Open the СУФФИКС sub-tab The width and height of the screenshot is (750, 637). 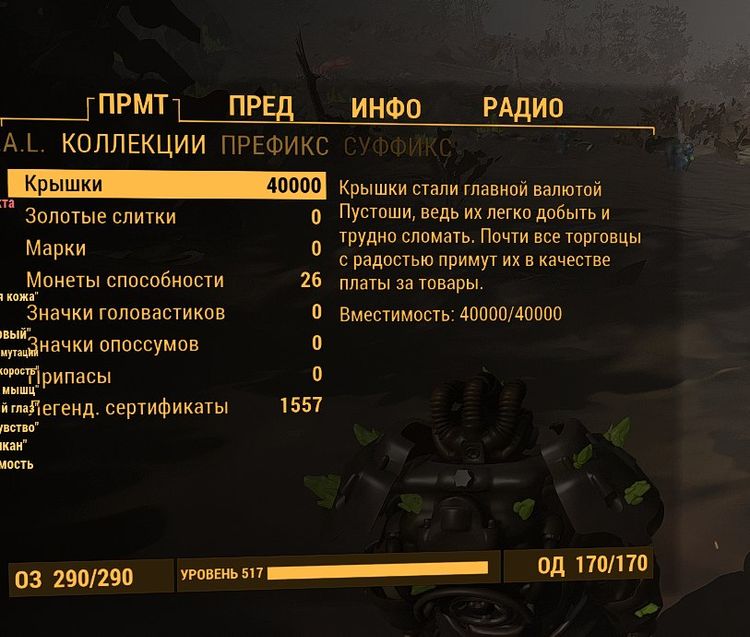398,147
